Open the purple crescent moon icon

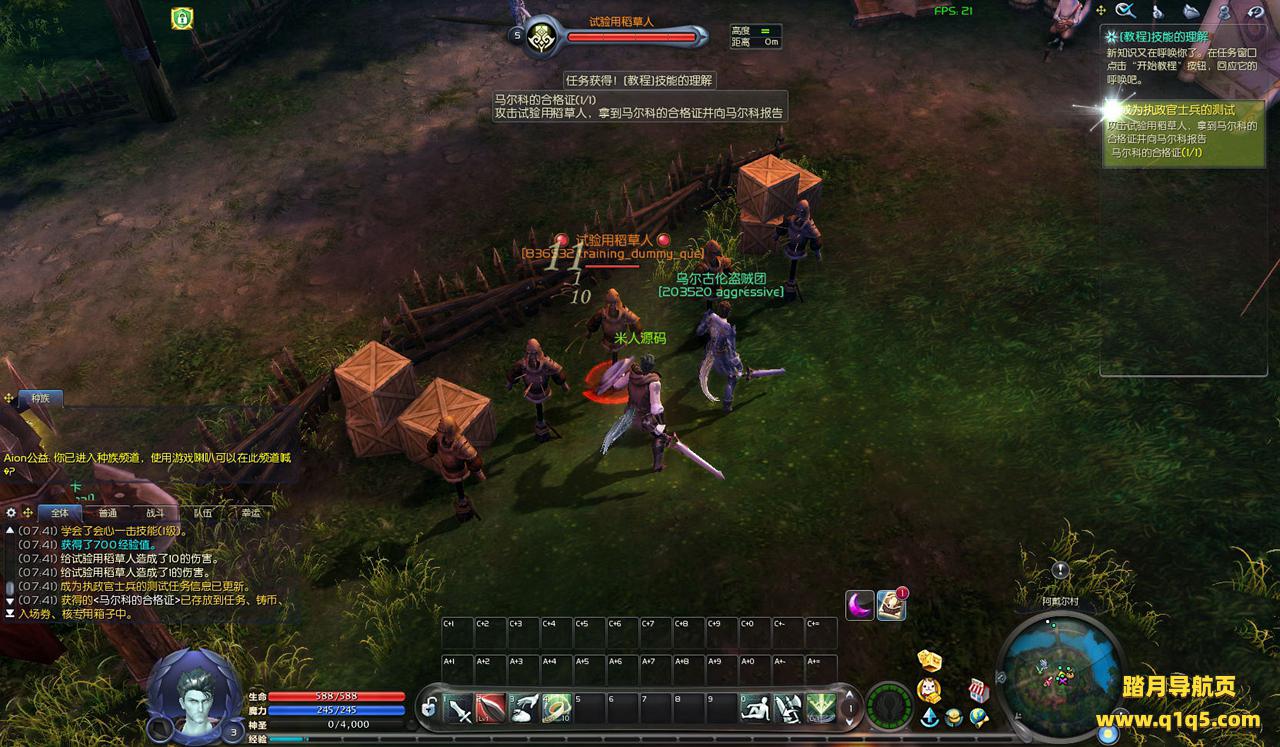[x=860, y=605]
